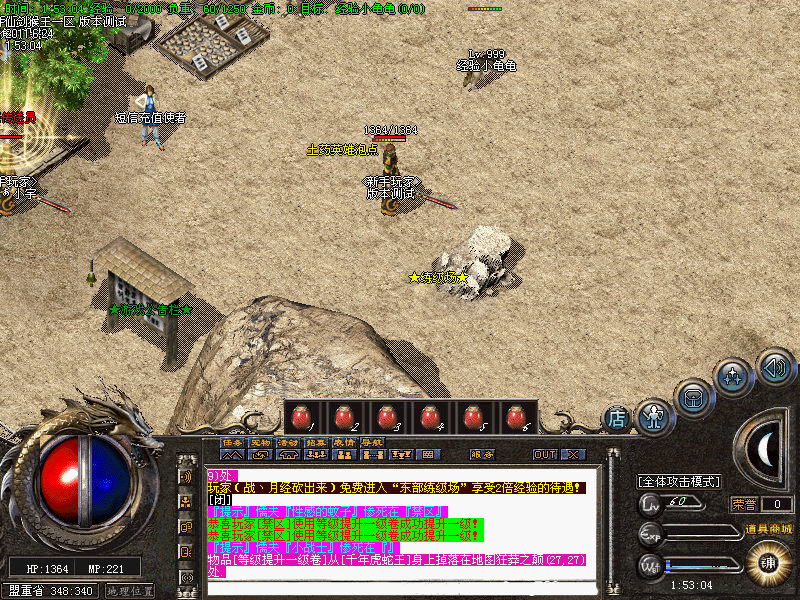
Task: Select the red potion in belt slot 6
Action: [x=515, y=416]
